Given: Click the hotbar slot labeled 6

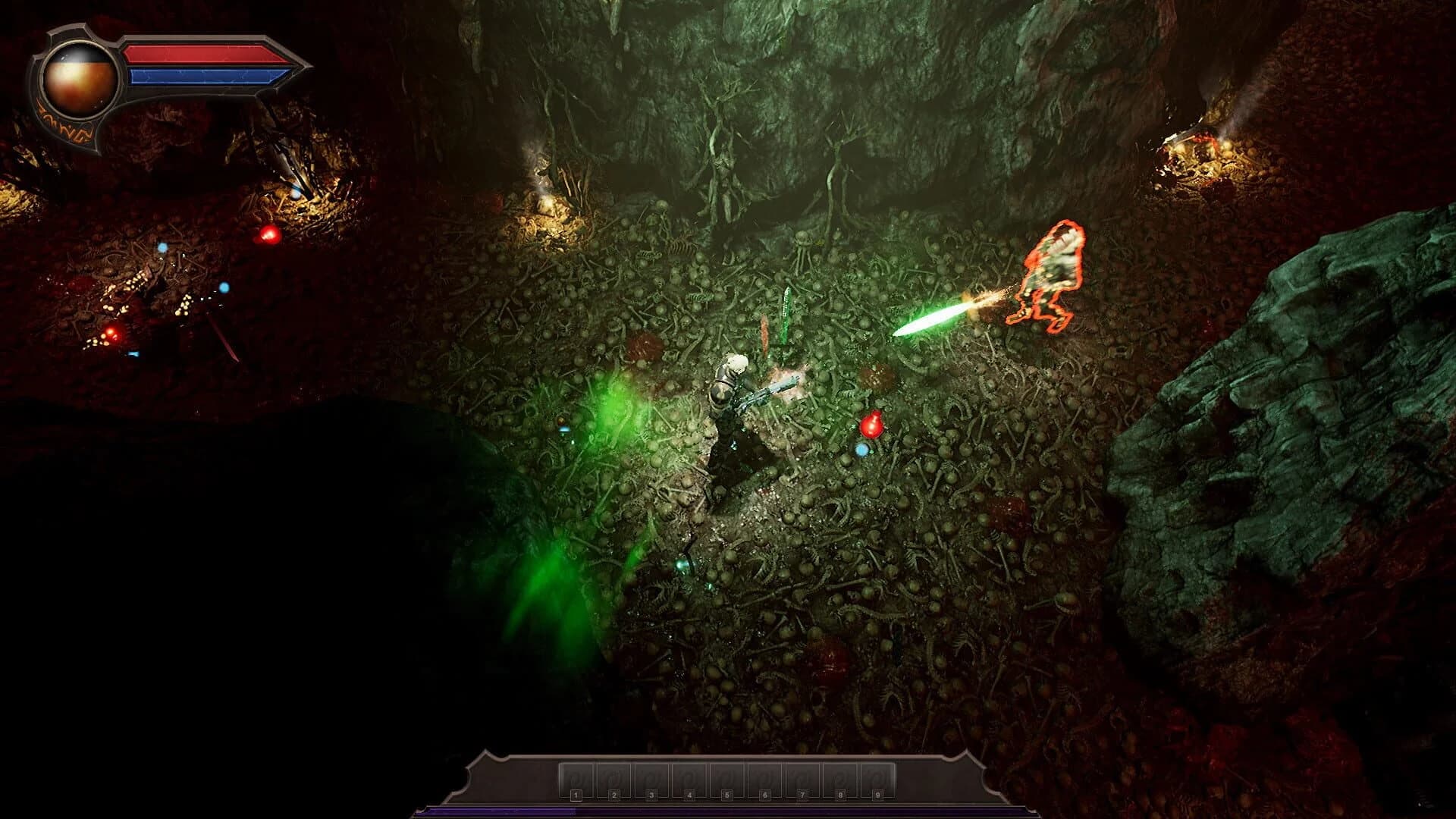Looking at the screenshot, I should [x=765, y=780].
